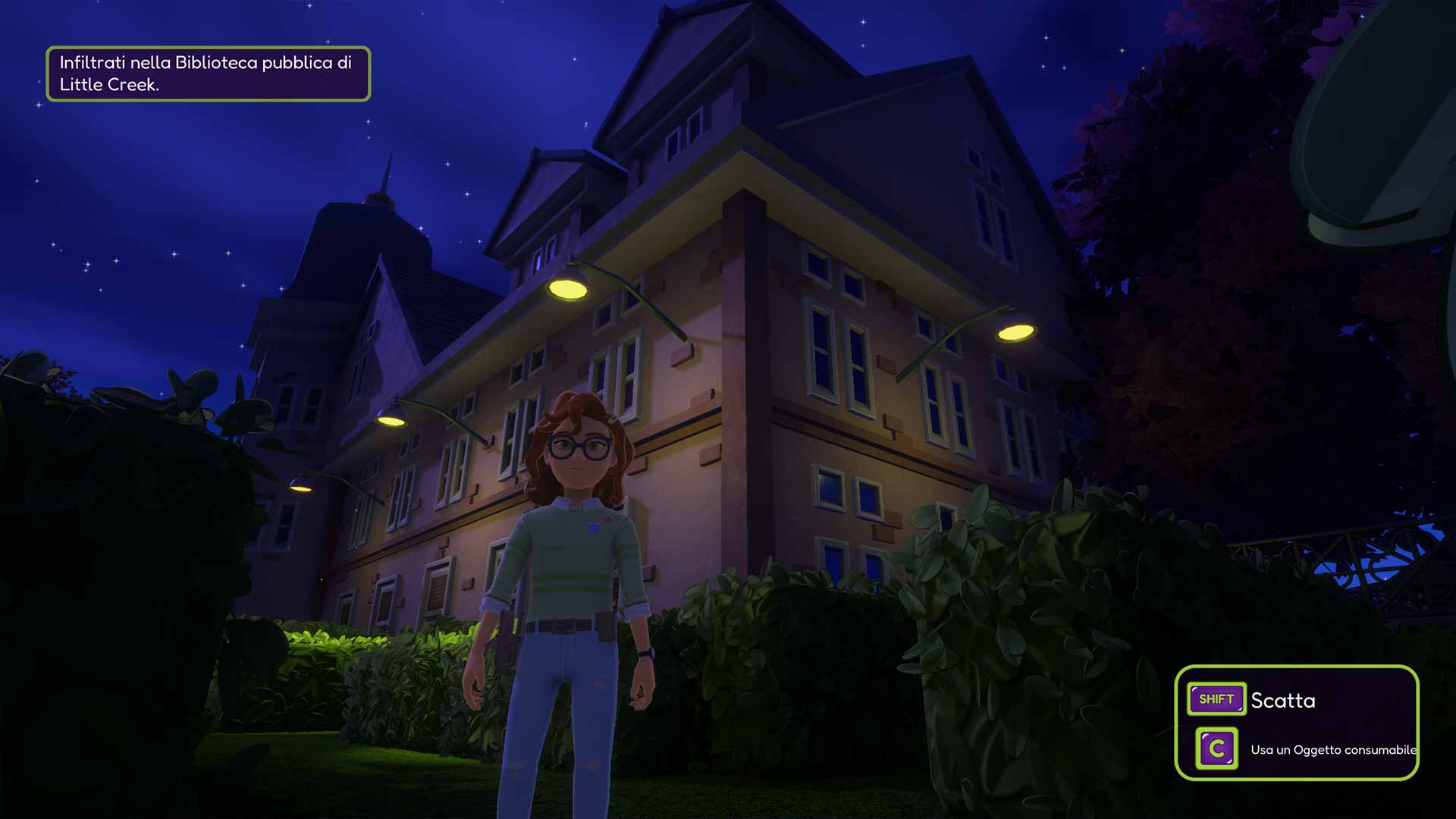Select the Little Creek library objective tracker
Viewport: 1456px width, 819px height.
(x=208, y=74)
